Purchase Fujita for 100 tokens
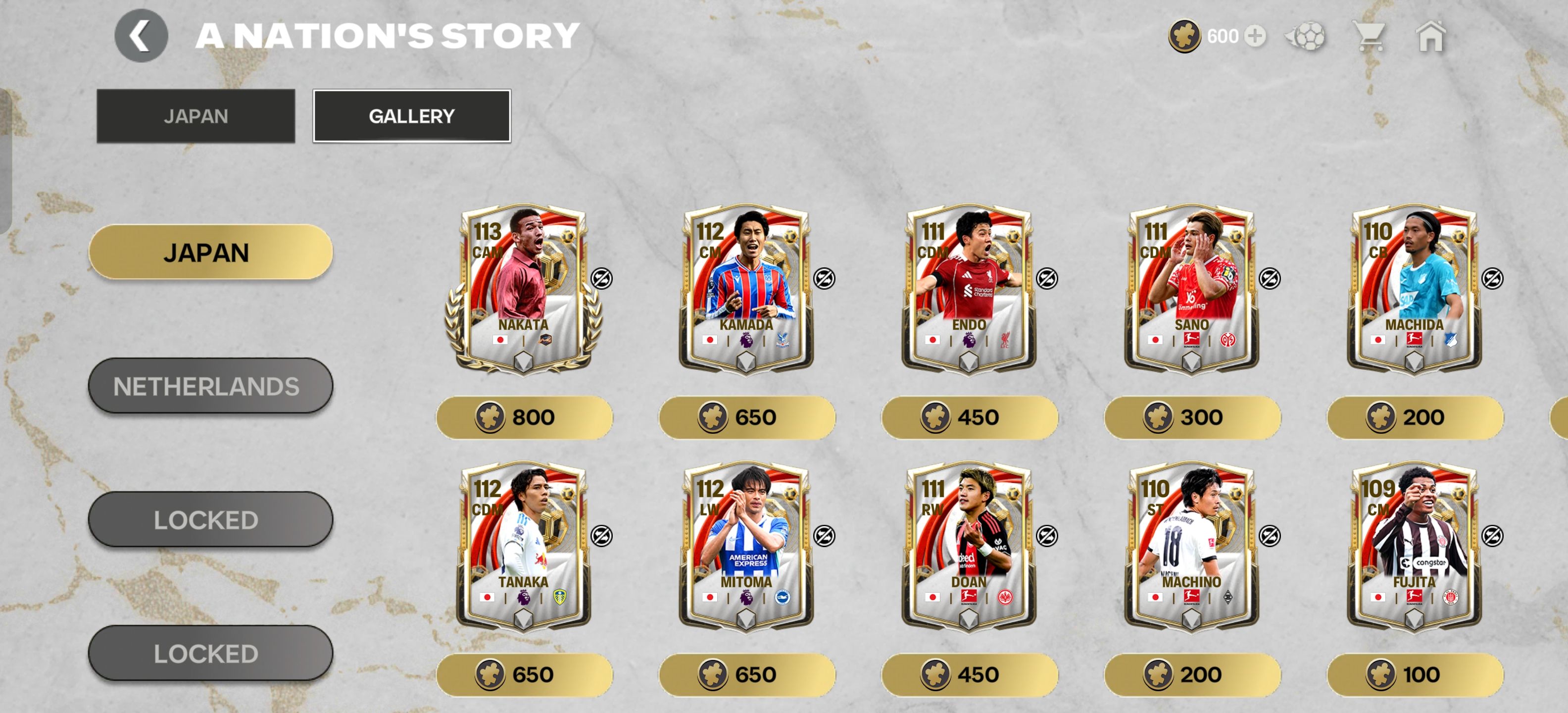 pos(1415,675)
